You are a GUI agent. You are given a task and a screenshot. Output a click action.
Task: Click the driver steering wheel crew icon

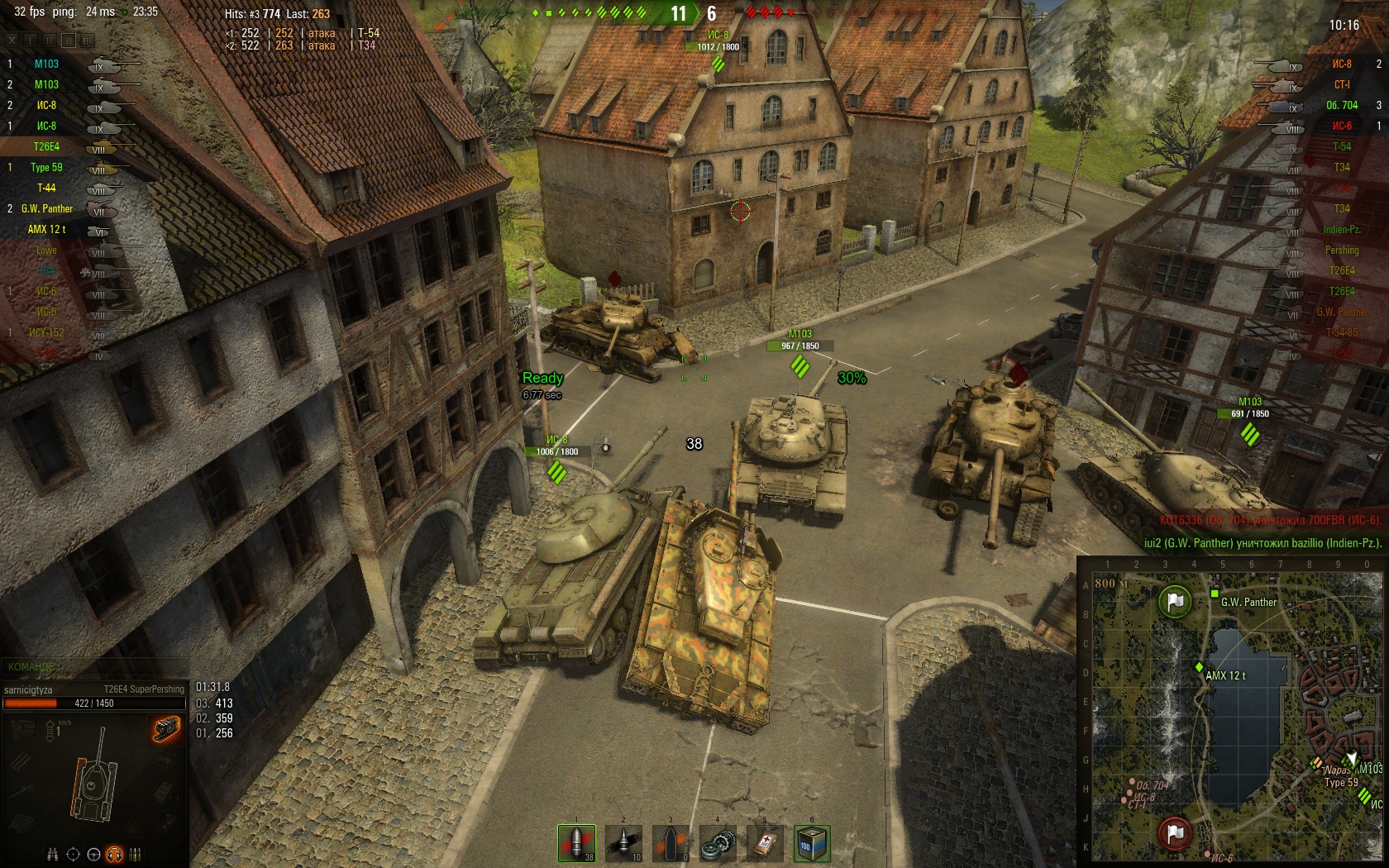93,854
